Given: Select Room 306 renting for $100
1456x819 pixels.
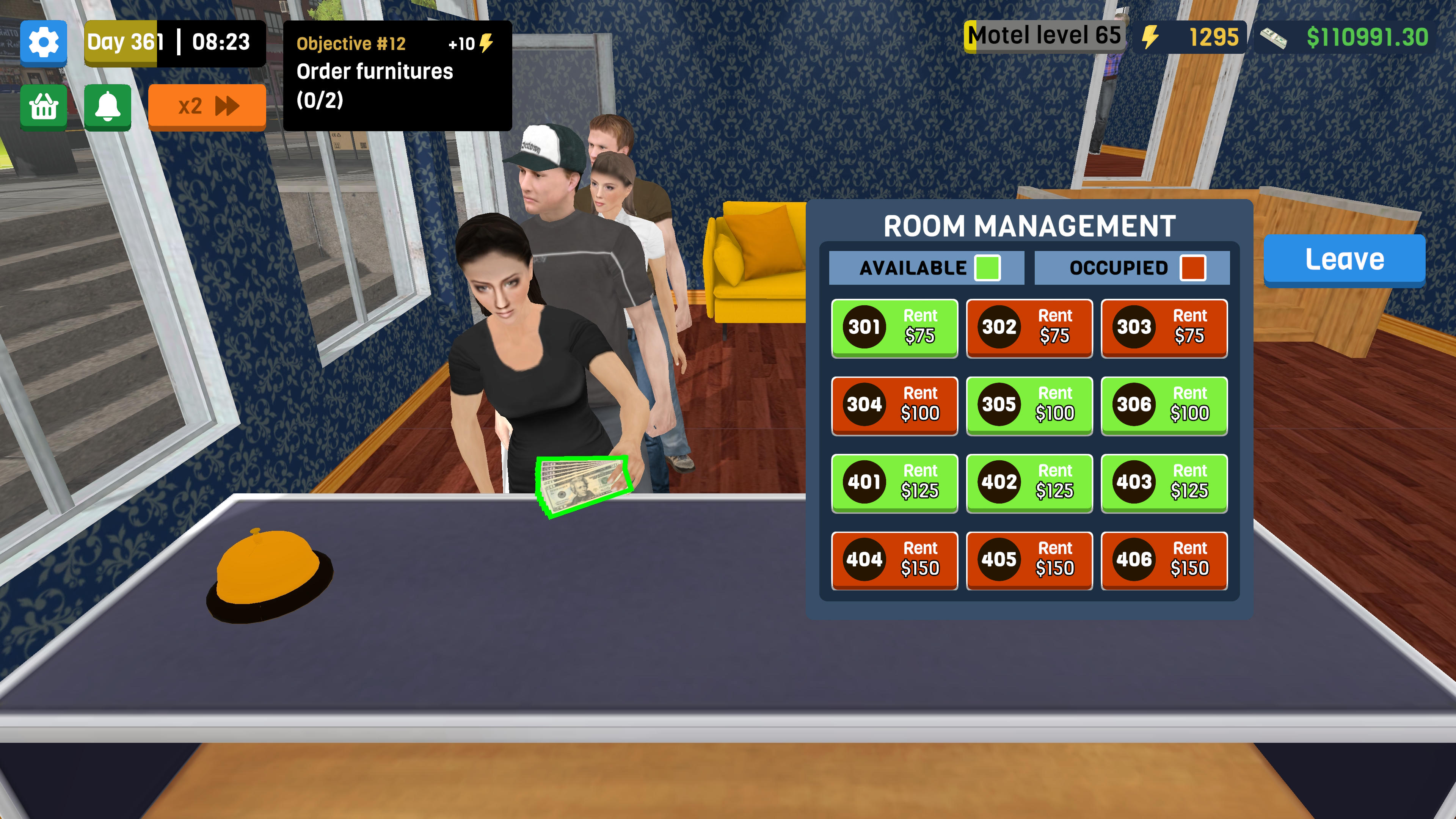Looking at the screenshot, I should [x=1164, y=406].
